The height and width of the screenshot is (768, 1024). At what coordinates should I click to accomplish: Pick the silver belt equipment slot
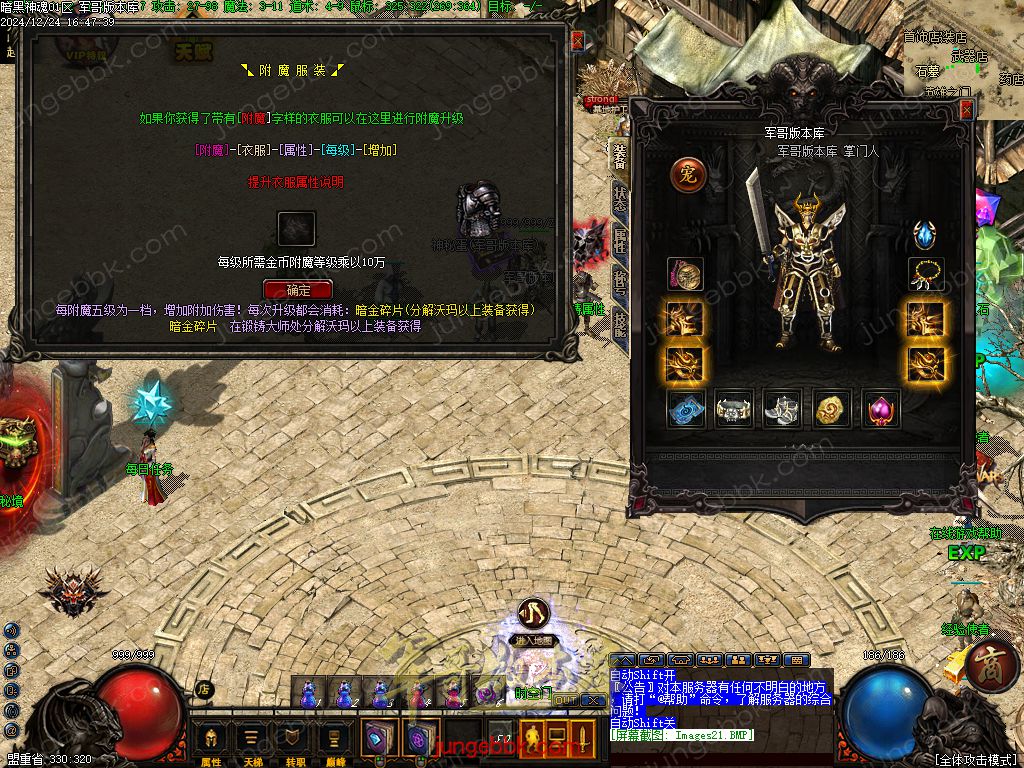click(734, 409)
